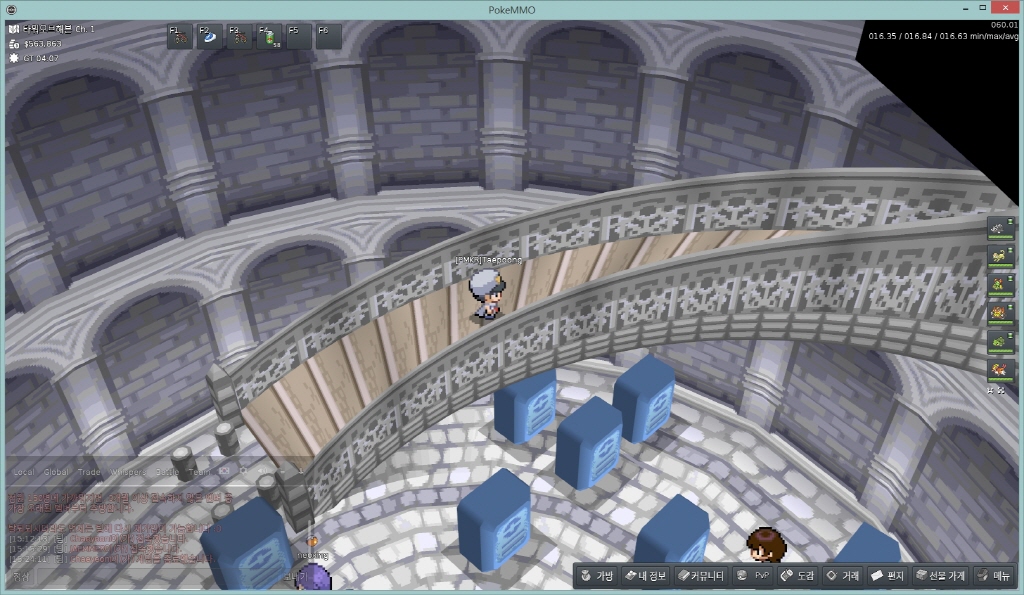Open the PvP menu

(752, 576)
